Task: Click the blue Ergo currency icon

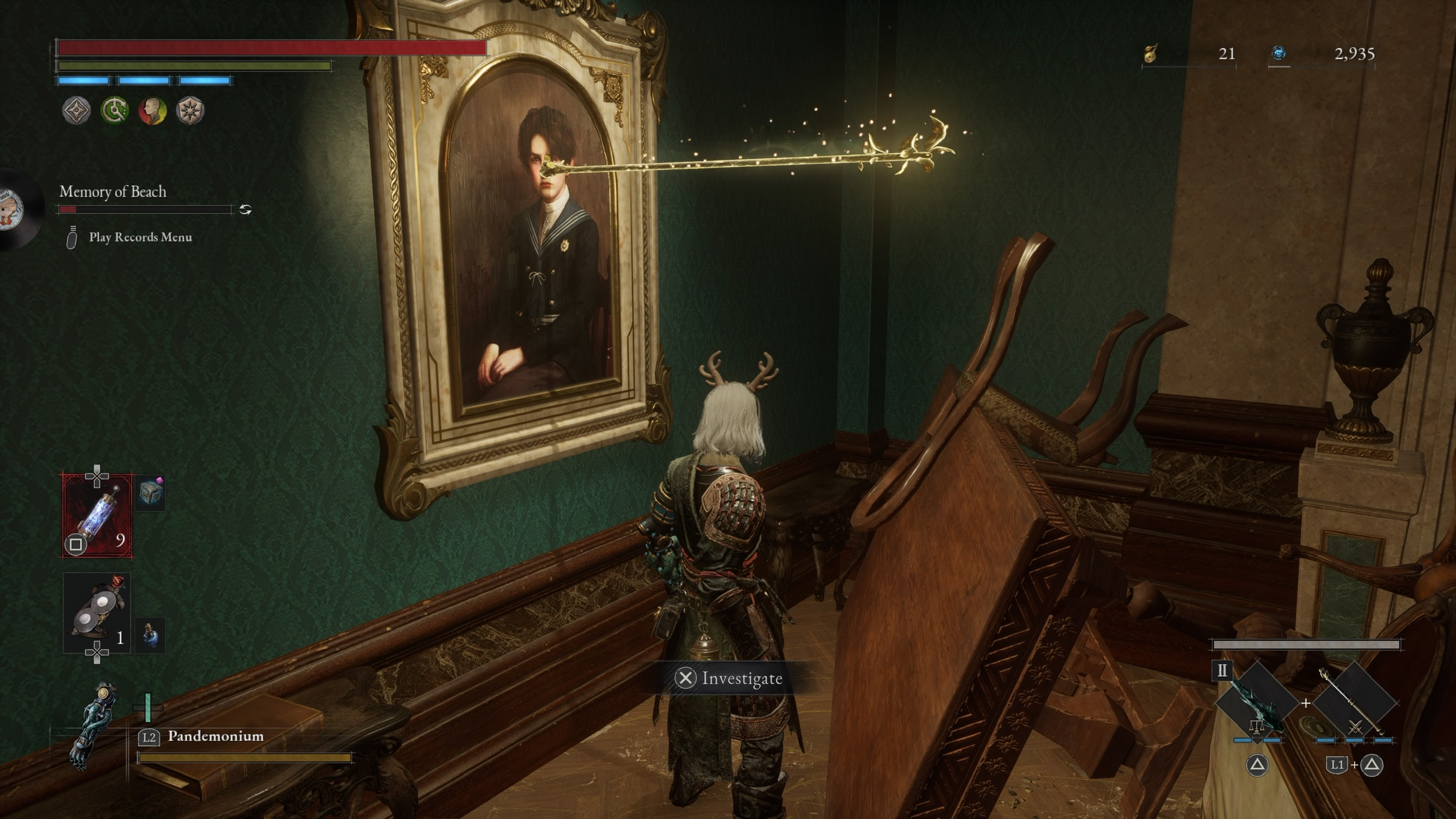Action: point(1279,53)
